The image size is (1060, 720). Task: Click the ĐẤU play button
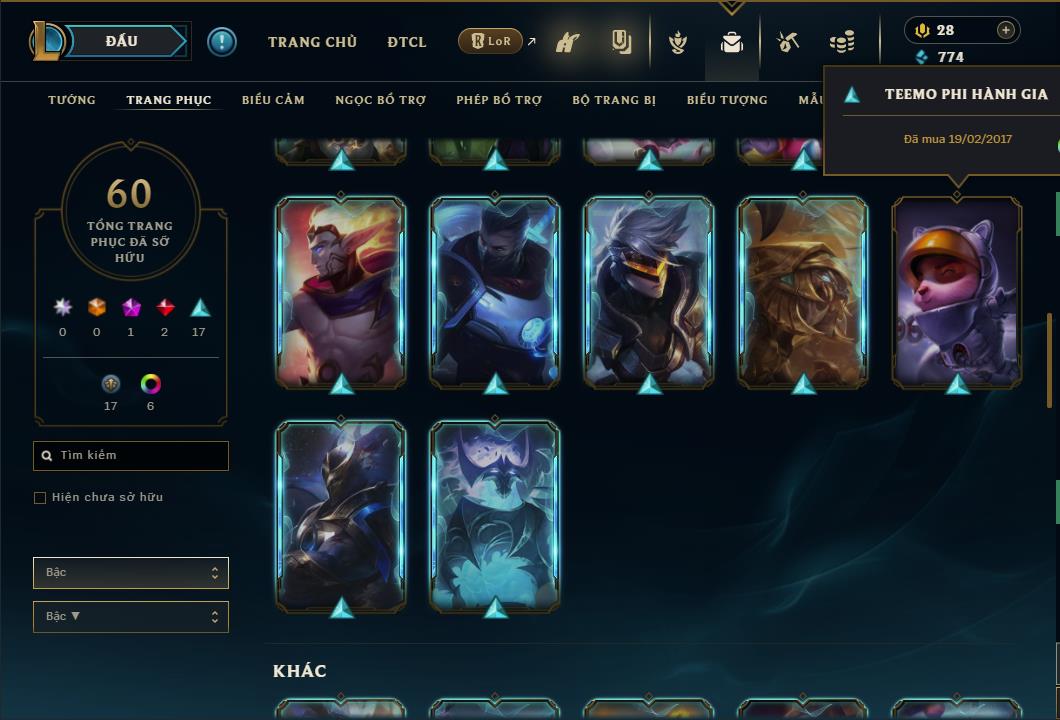121,41
